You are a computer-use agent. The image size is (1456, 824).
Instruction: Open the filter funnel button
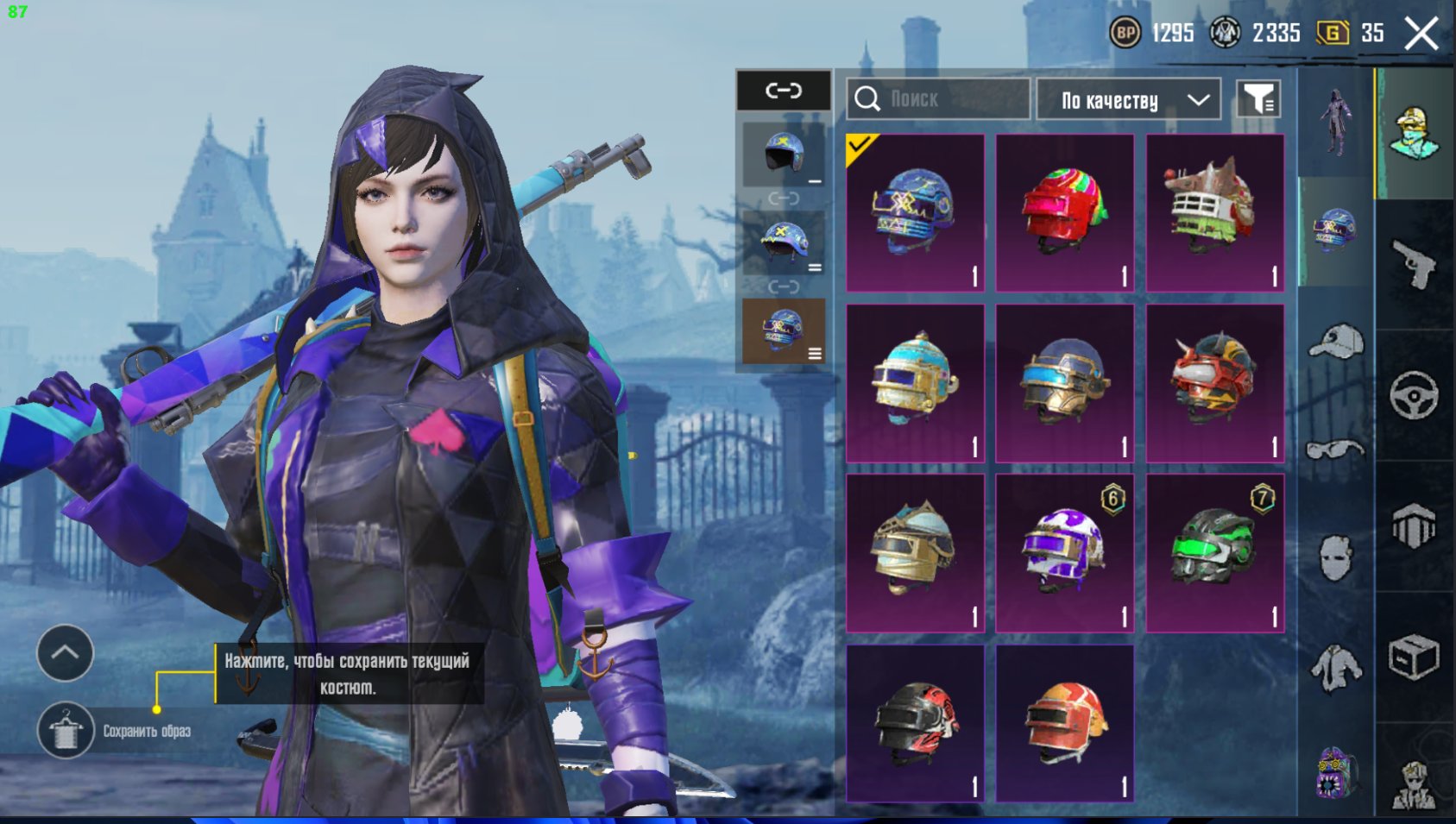[x=1258, y=100]
